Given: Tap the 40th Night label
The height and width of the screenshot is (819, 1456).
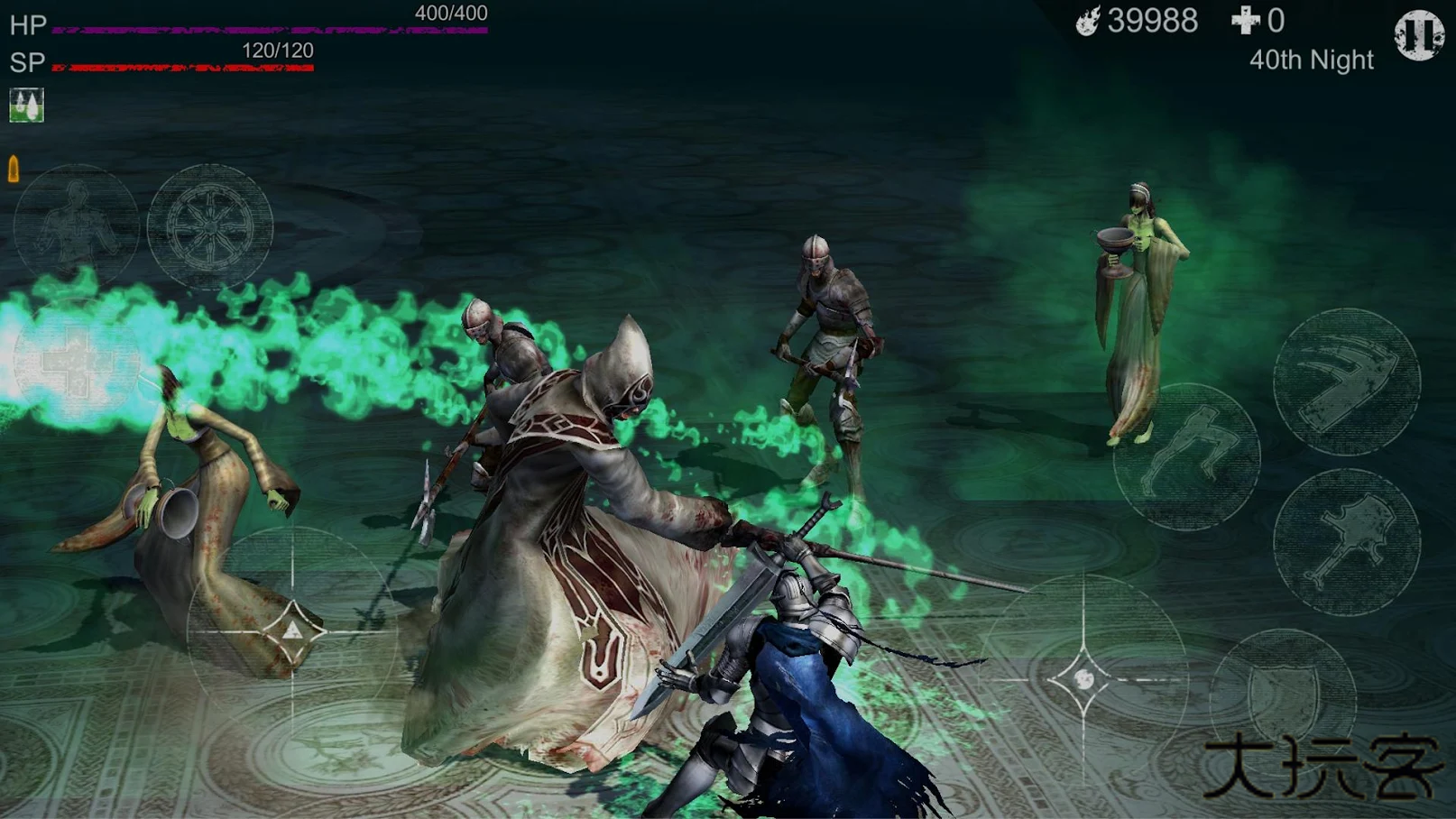Looking at the screenshot, I should [1309, 60].
